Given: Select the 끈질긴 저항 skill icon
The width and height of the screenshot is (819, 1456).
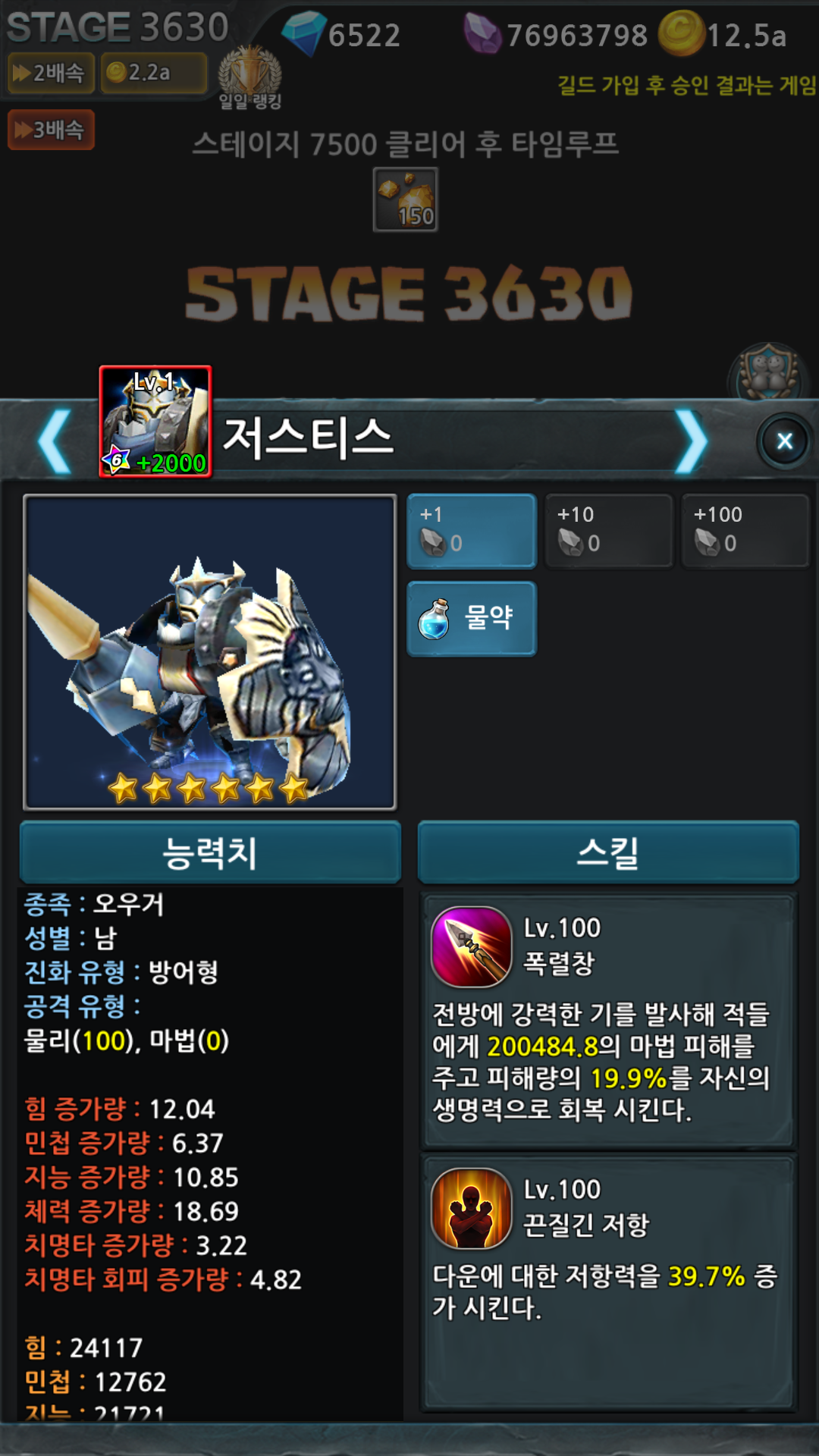Looking at the screenshot, I should pos(472,1208).
